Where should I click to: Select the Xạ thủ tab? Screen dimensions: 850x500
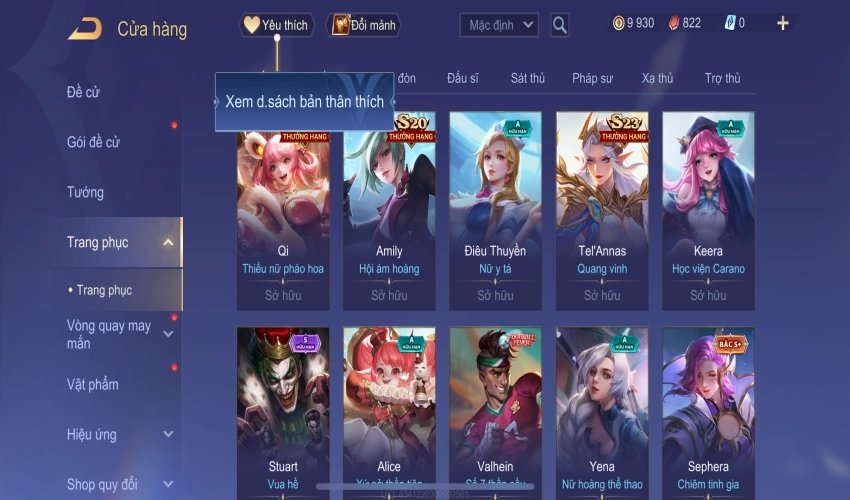coord(657,78)
